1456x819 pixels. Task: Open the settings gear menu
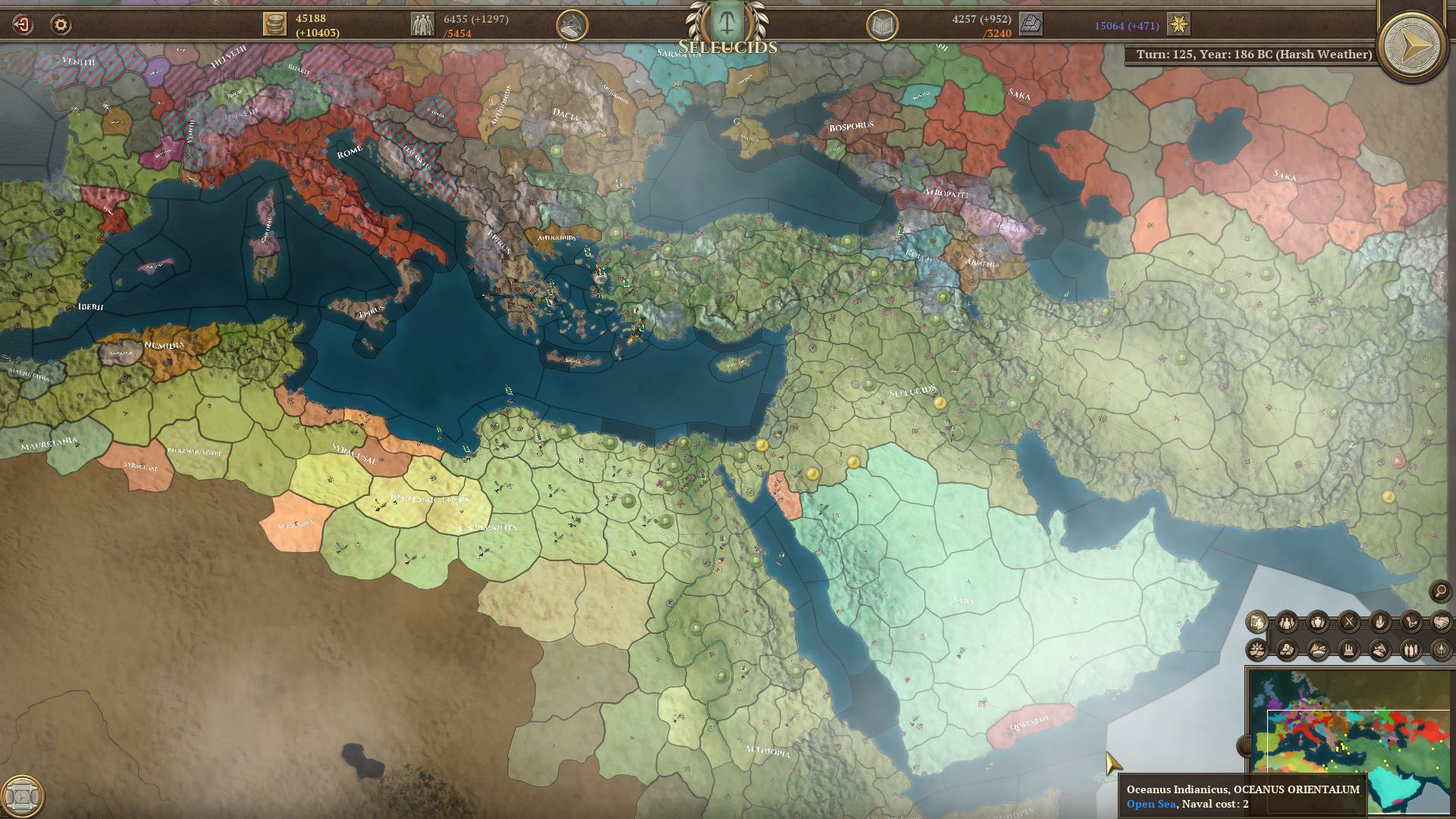click(x=61, y=25)
